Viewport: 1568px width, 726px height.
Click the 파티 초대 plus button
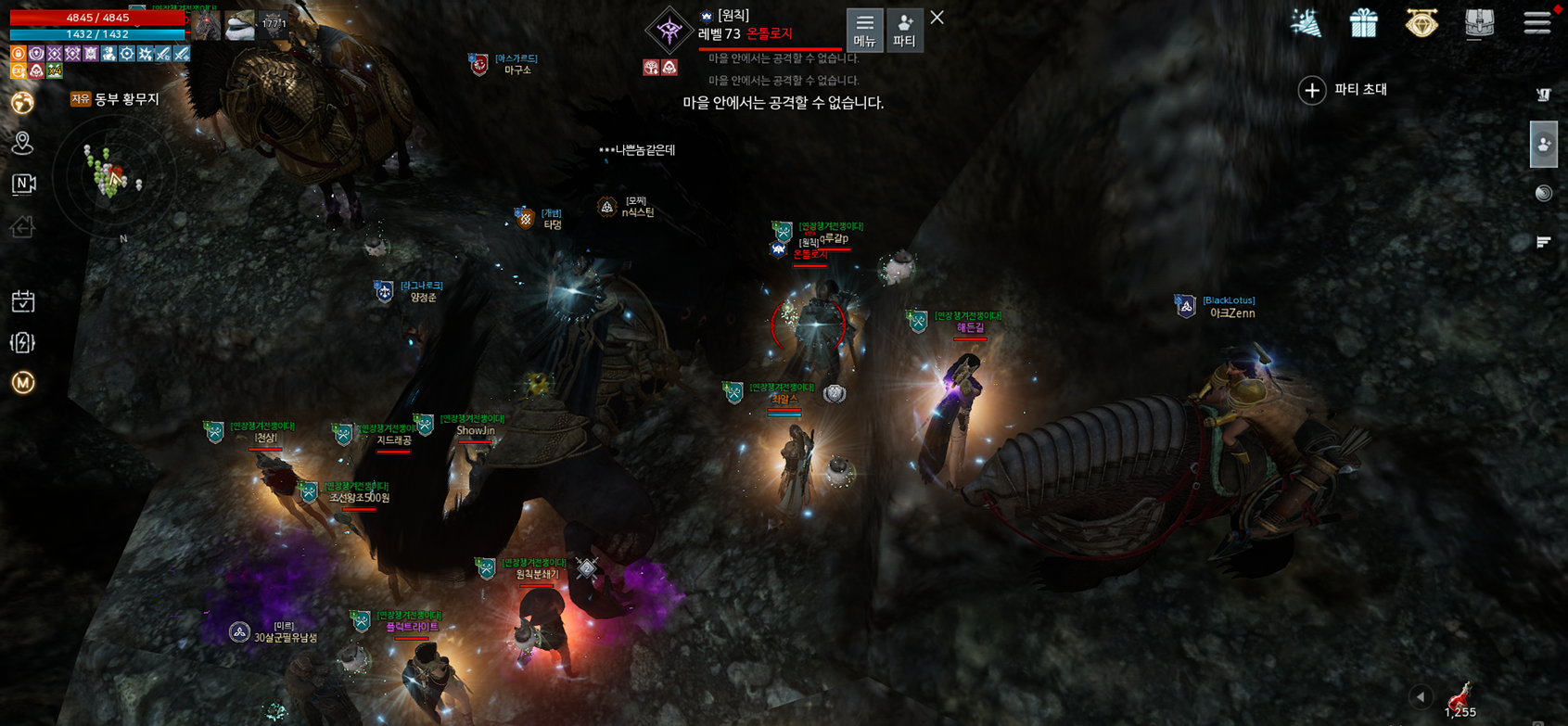(x=1311, y=90)
